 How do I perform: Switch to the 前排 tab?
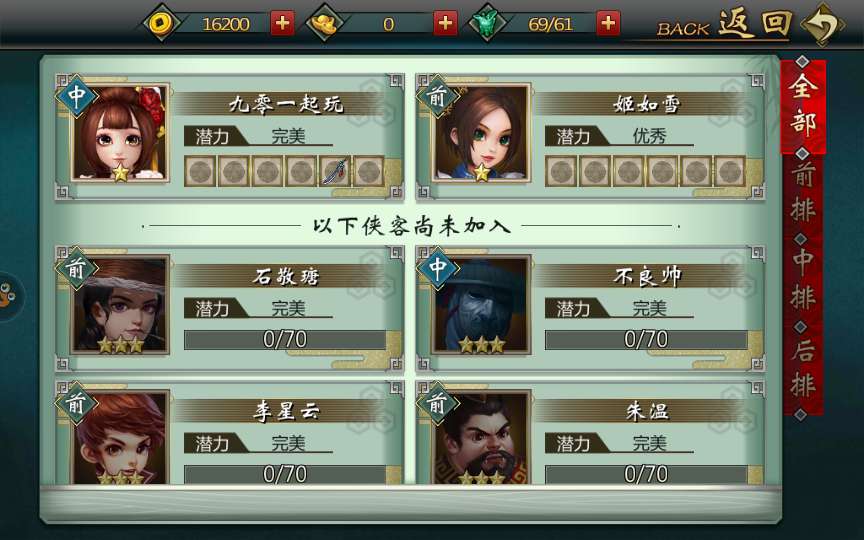coord(803,192)
